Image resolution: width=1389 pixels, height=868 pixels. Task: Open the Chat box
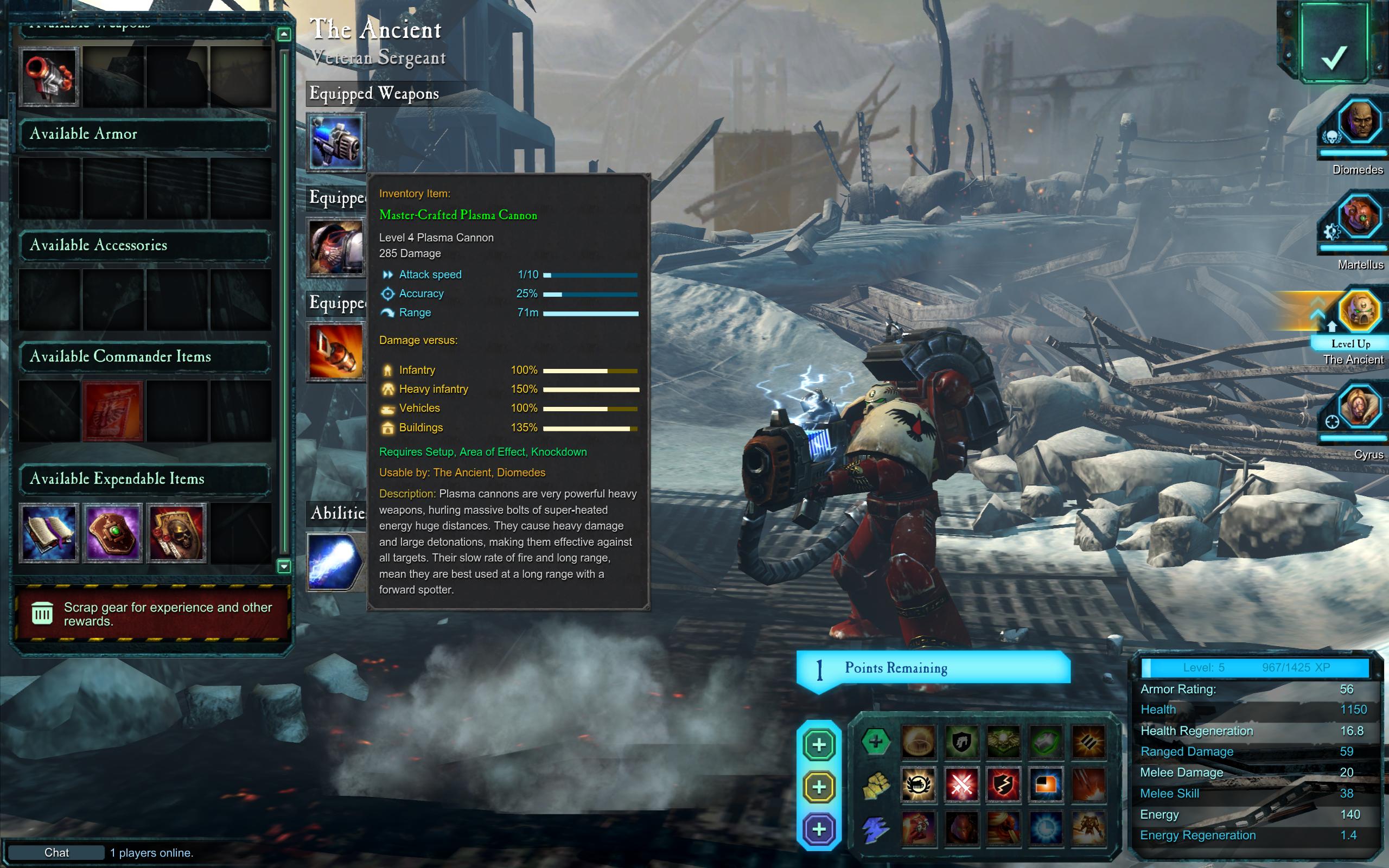[x=56, y=852]
